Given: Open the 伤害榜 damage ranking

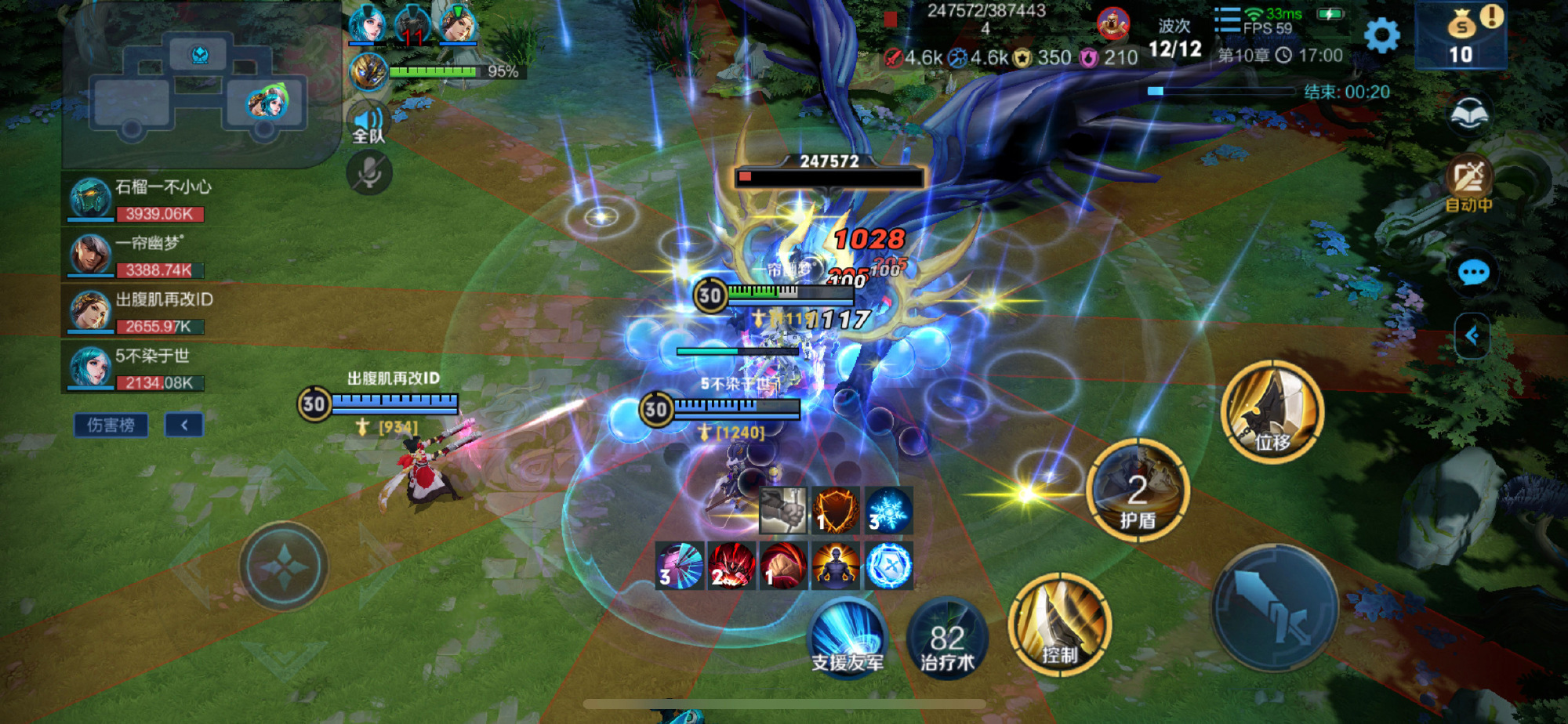Looking at the screenshot, I should click(111, 425).
